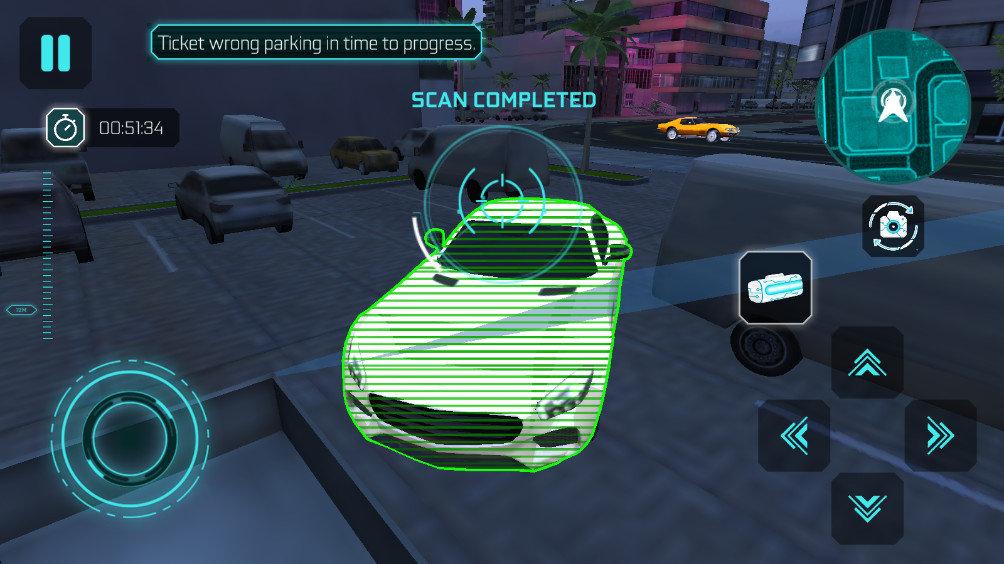Image resolution: width=1004 pixels, height=564 pixels.
Task: Tap the right arrow button
Action: pos(940,436)
